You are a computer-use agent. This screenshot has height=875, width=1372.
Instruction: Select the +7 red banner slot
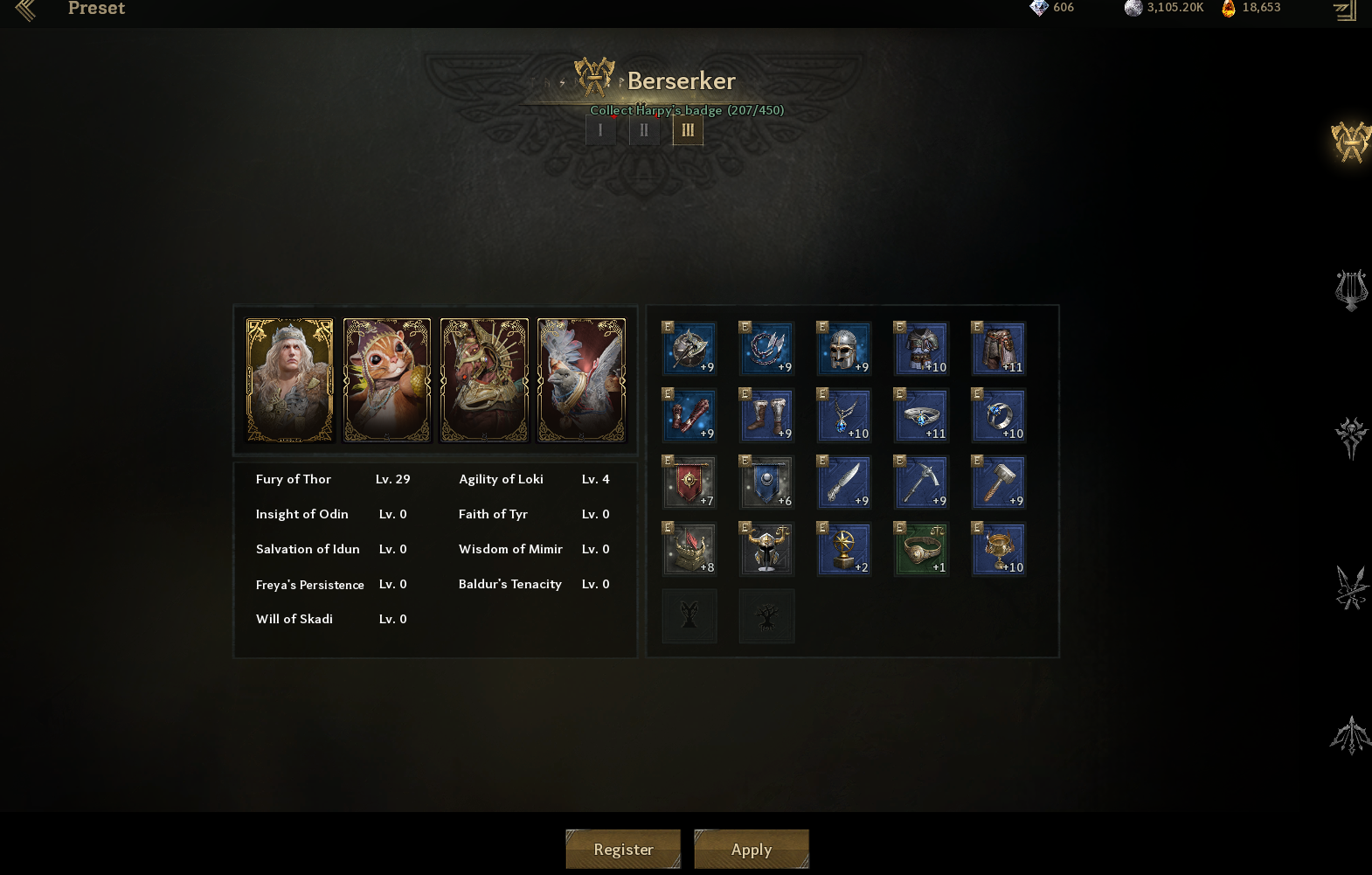(x=689, y=483)
